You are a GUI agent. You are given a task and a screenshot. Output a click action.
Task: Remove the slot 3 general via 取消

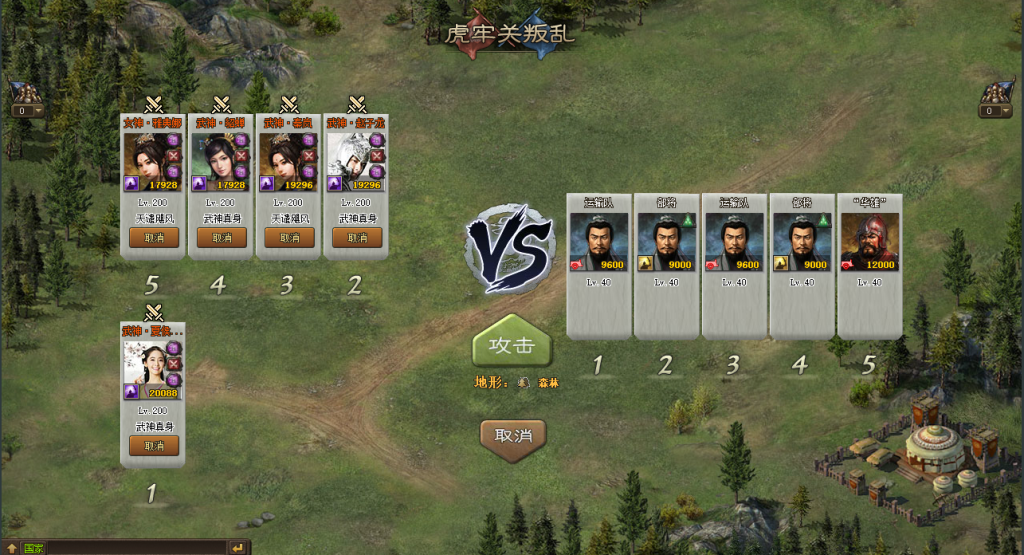(x=289, y=238)
